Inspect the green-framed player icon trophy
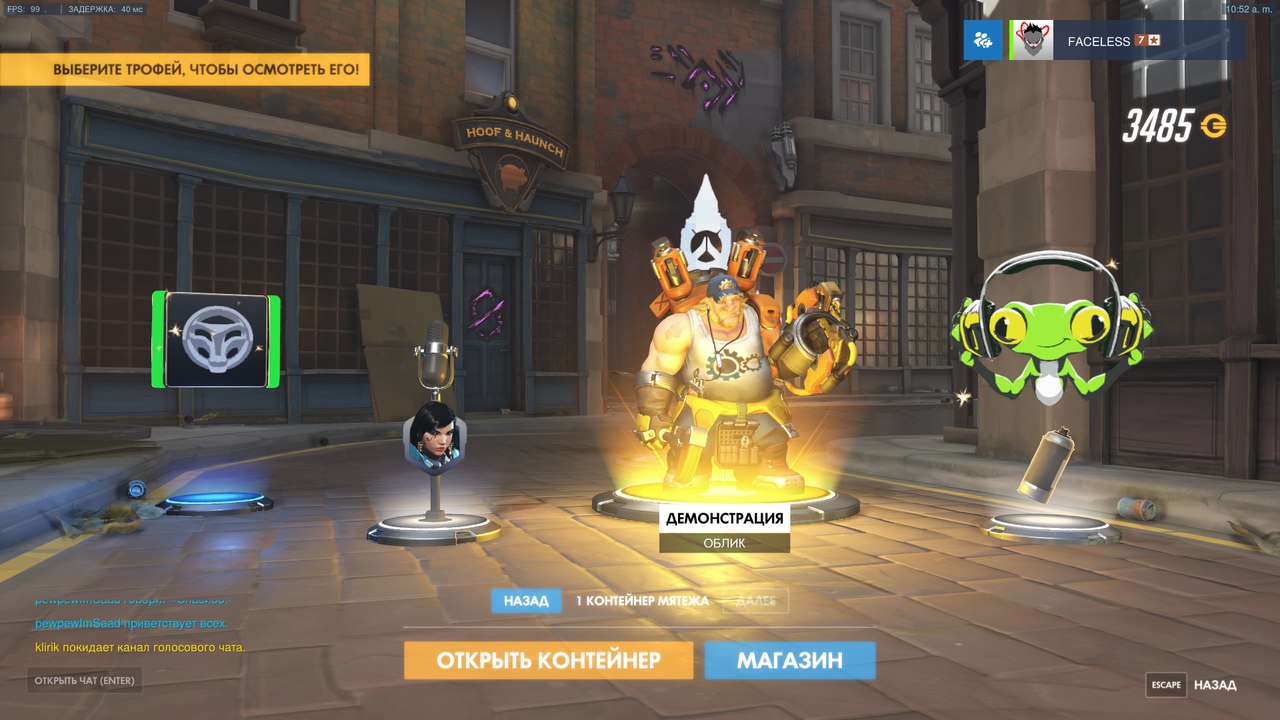 tap(216, 340)
